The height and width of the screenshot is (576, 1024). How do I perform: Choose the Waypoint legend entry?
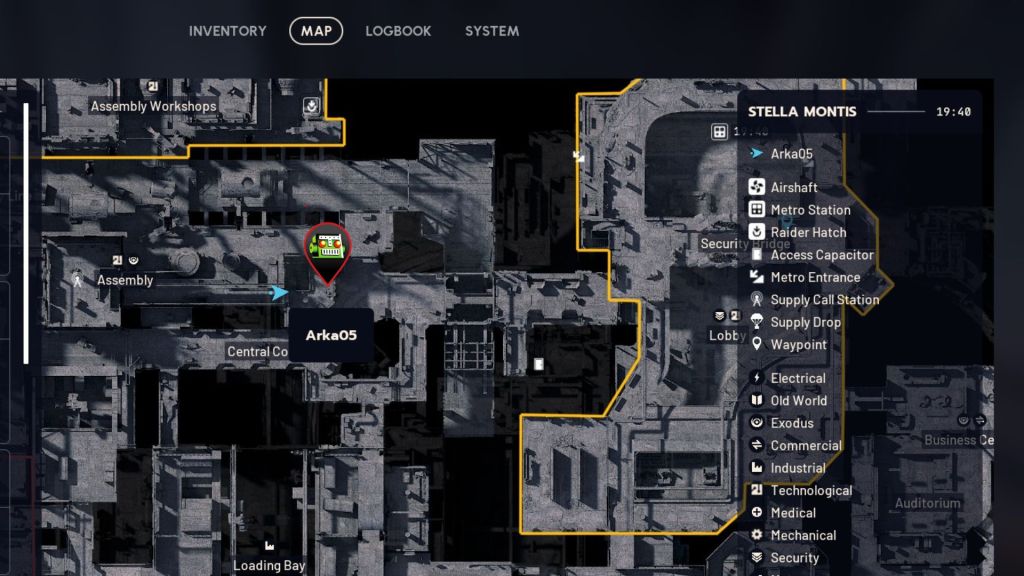pos(798,345)
